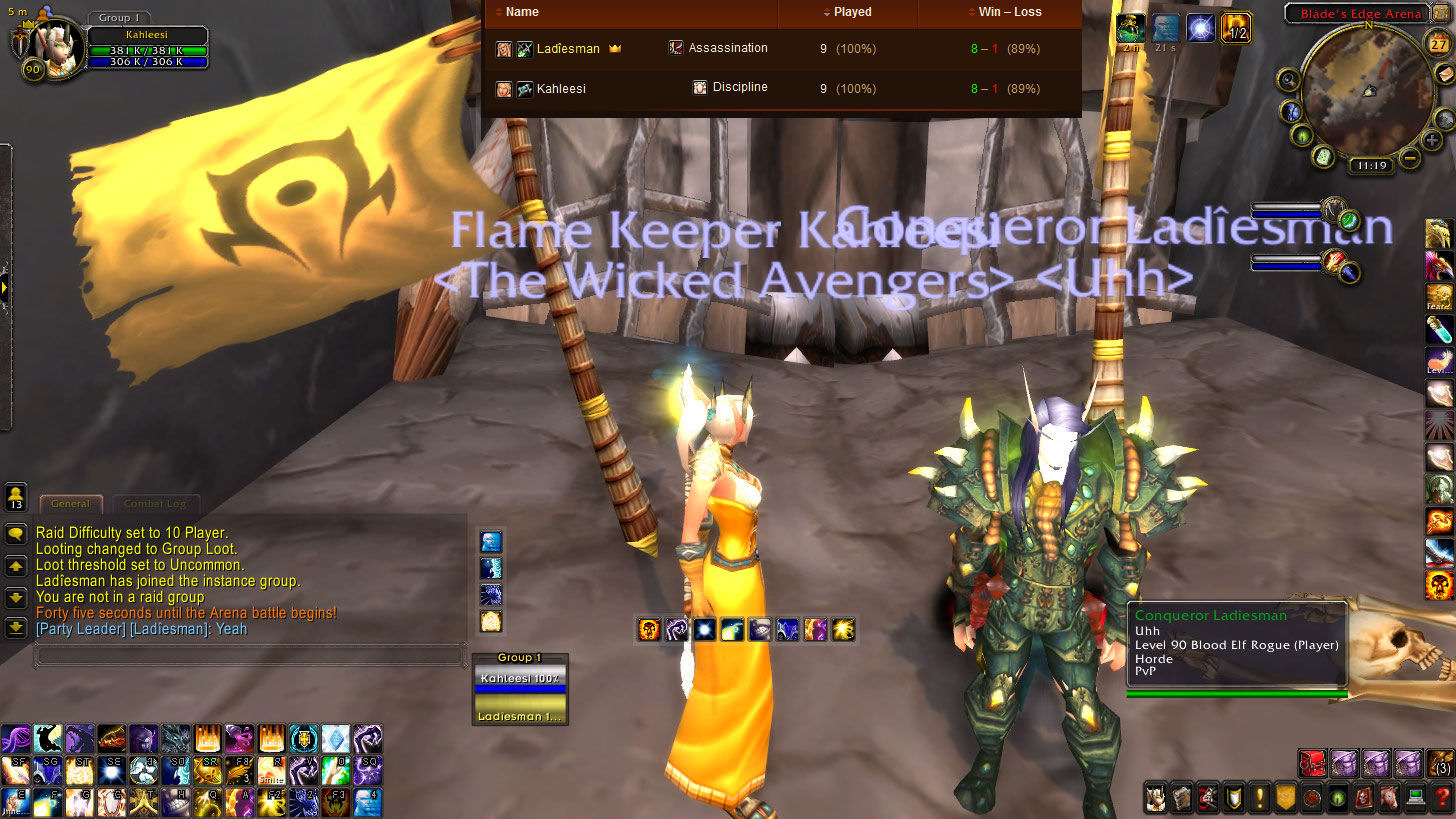Screen dimensions: 1456x819
Task: Open the Mounts and Pets horse button
Action: click(x=1389, y=798)
